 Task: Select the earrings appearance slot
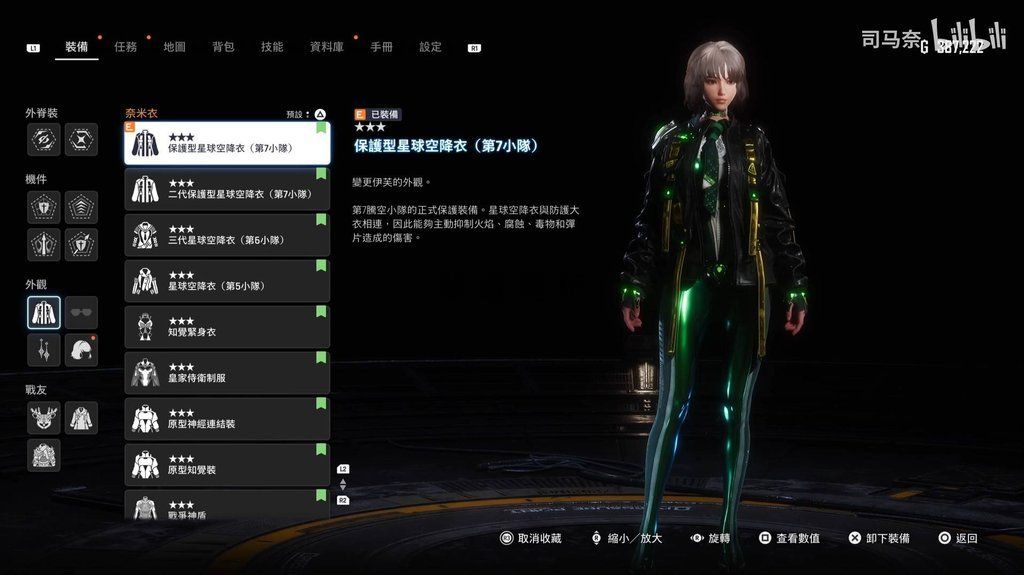point(44,351)
